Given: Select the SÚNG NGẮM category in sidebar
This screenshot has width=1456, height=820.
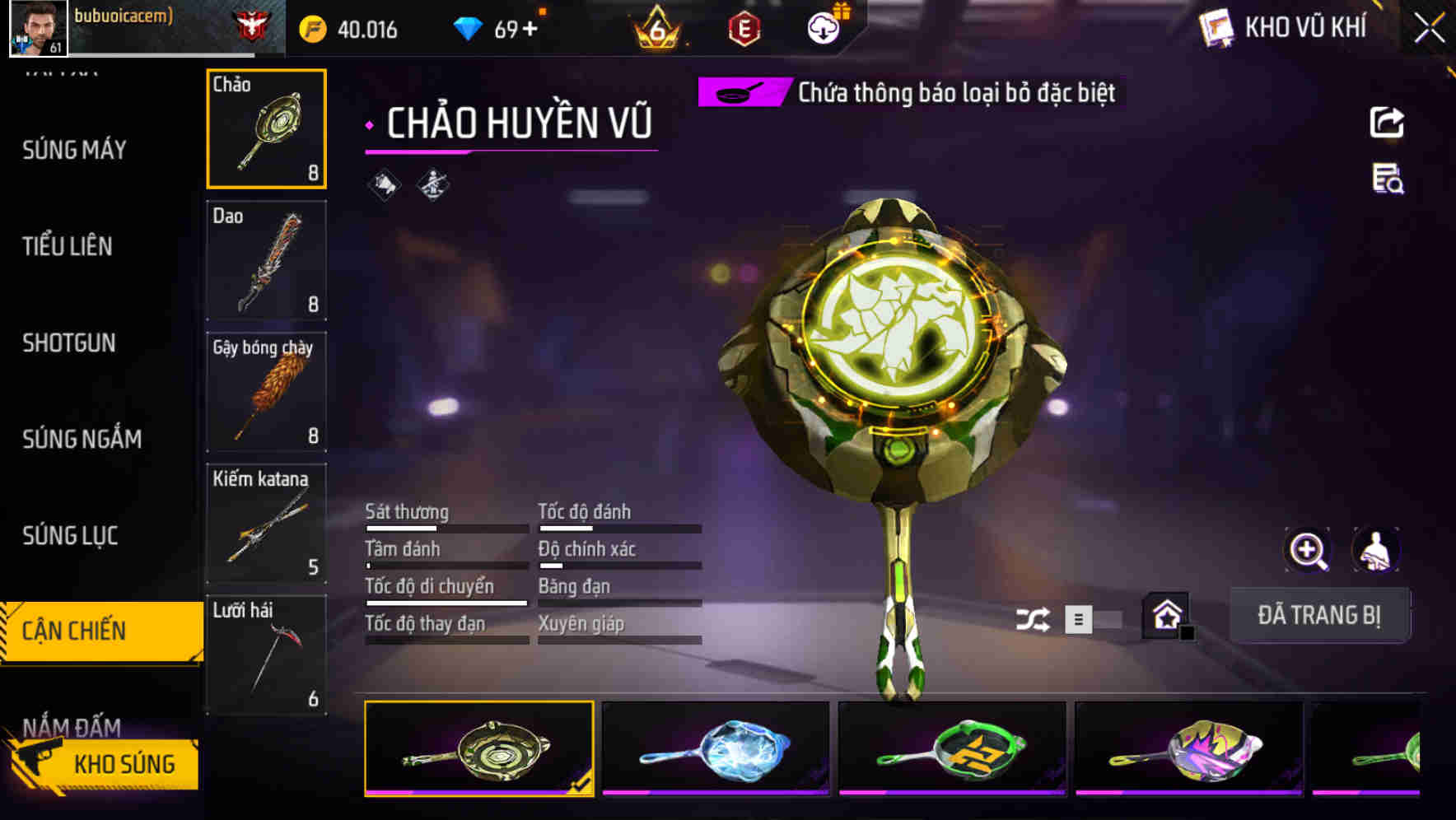Looking at the screenshot, I should click(81, 439).
